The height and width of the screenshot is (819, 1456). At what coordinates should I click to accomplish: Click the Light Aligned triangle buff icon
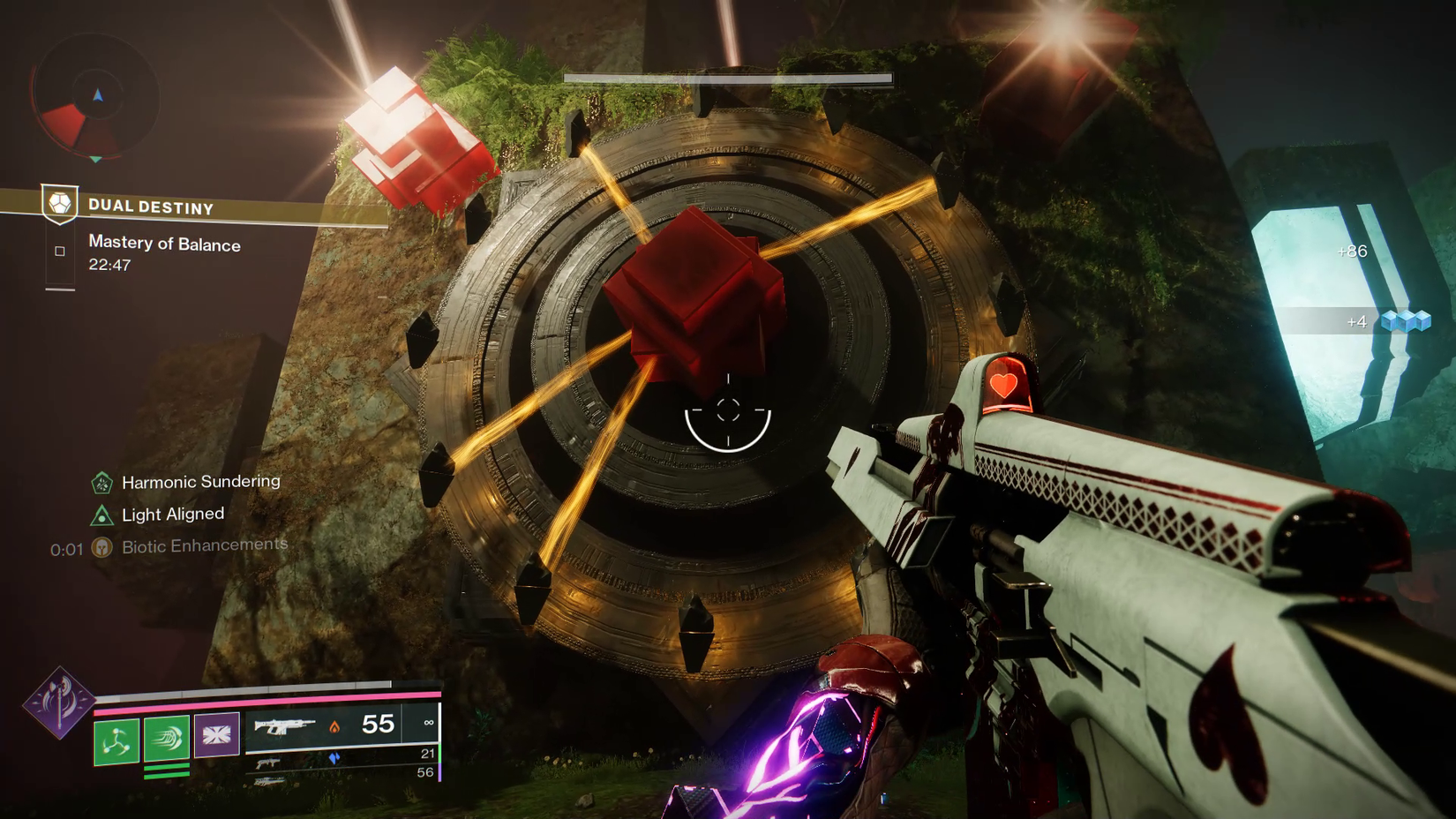(x=102, y=514)
